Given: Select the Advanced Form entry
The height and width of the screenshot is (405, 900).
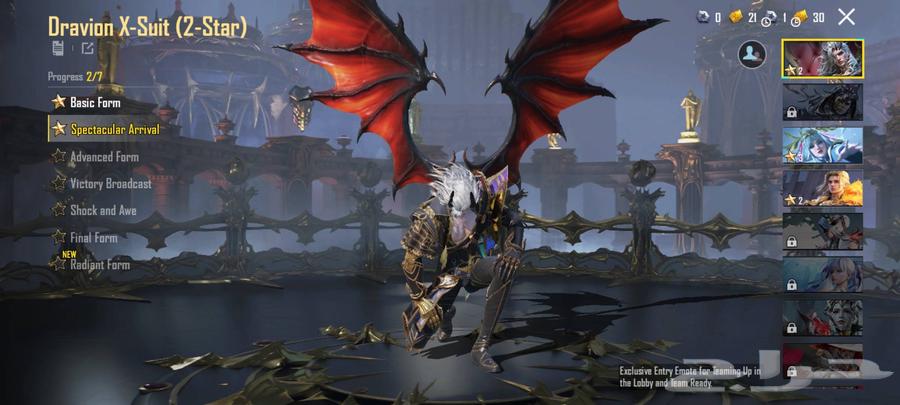Looking at the screenshot, I should coord(103,157).
